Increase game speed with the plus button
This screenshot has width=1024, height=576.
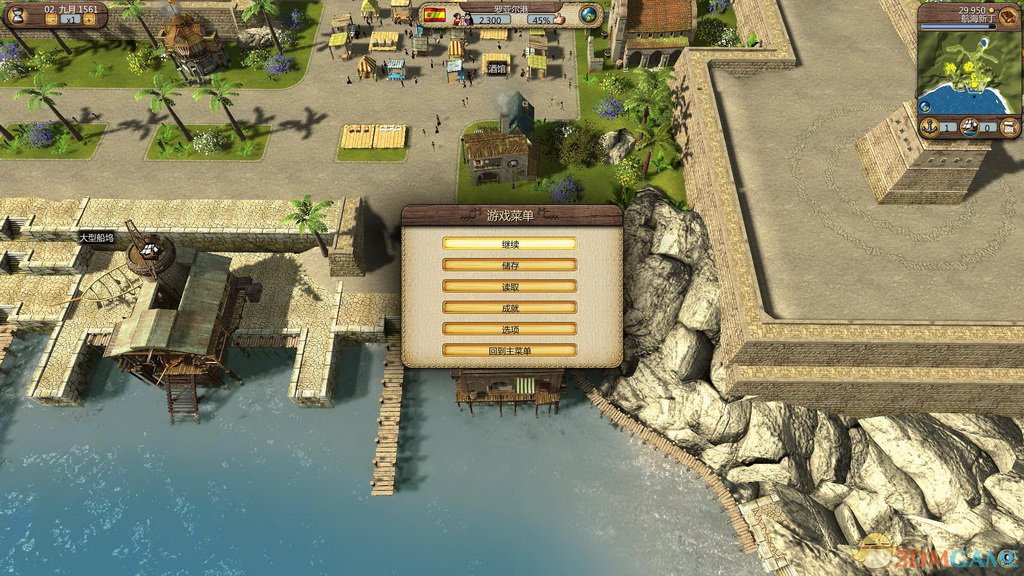[89, 19]
